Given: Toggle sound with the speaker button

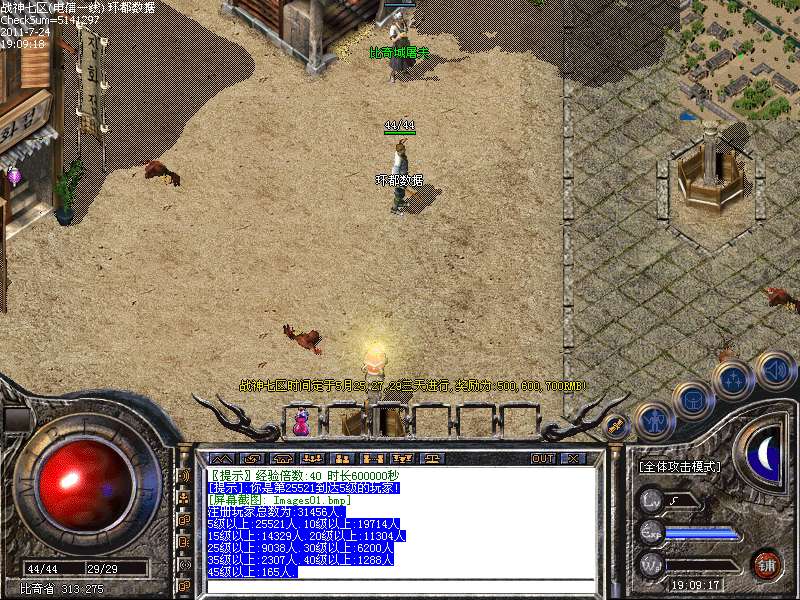Looking at the screenshot, I should (x=774, y=369).
